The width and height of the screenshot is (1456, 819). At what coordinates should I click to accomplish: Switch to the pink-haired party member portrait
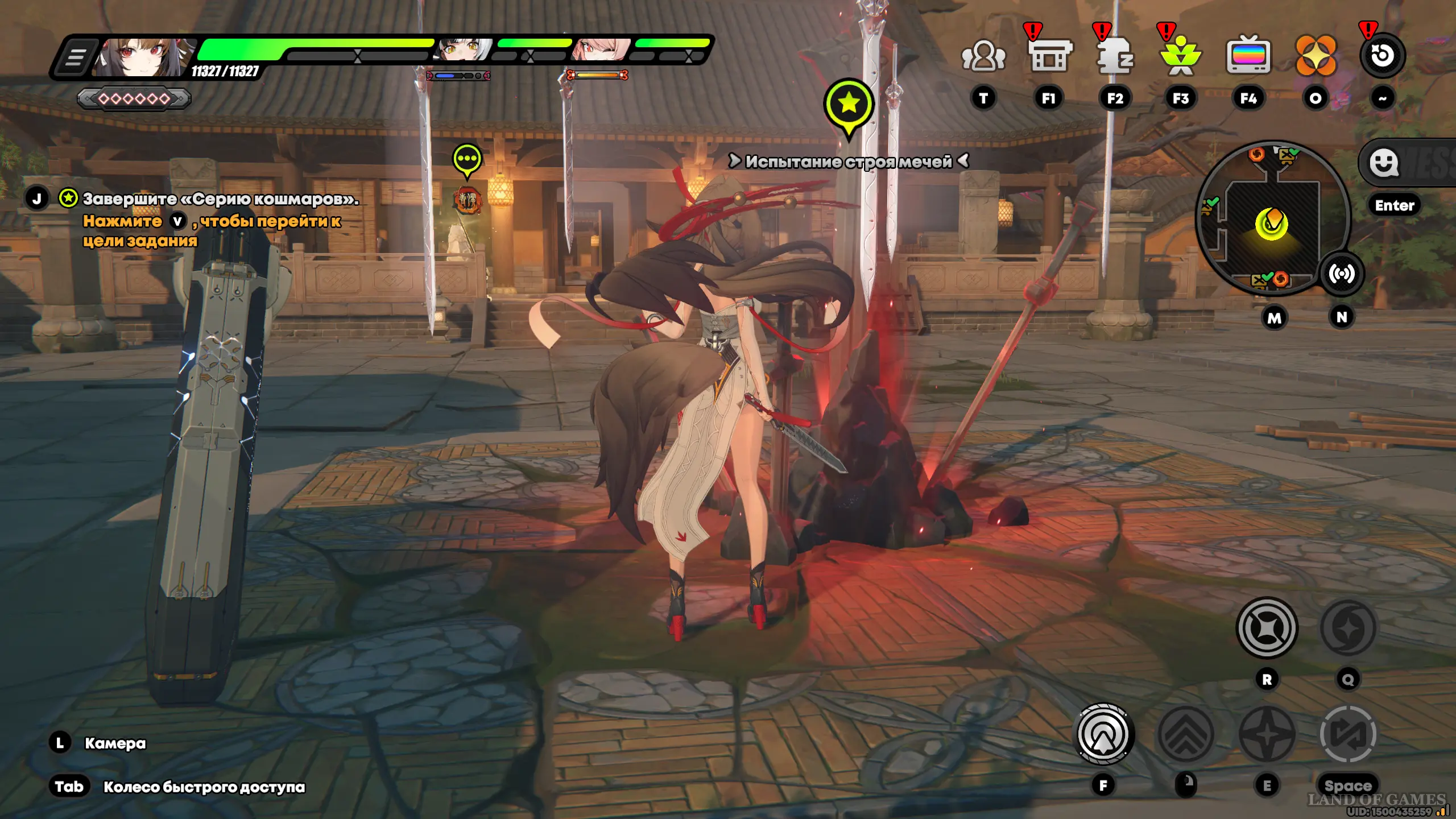[x=601, y=51]
